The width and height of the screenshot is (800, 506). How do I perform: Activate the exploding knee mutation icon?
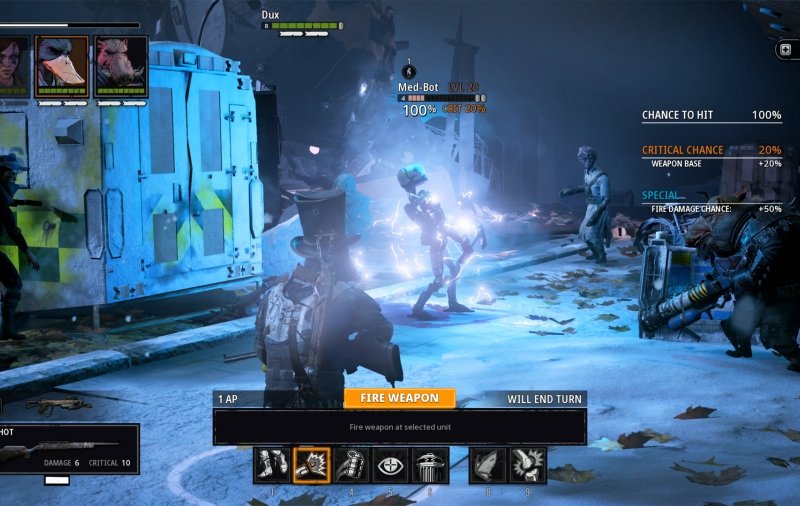[528, 465]
